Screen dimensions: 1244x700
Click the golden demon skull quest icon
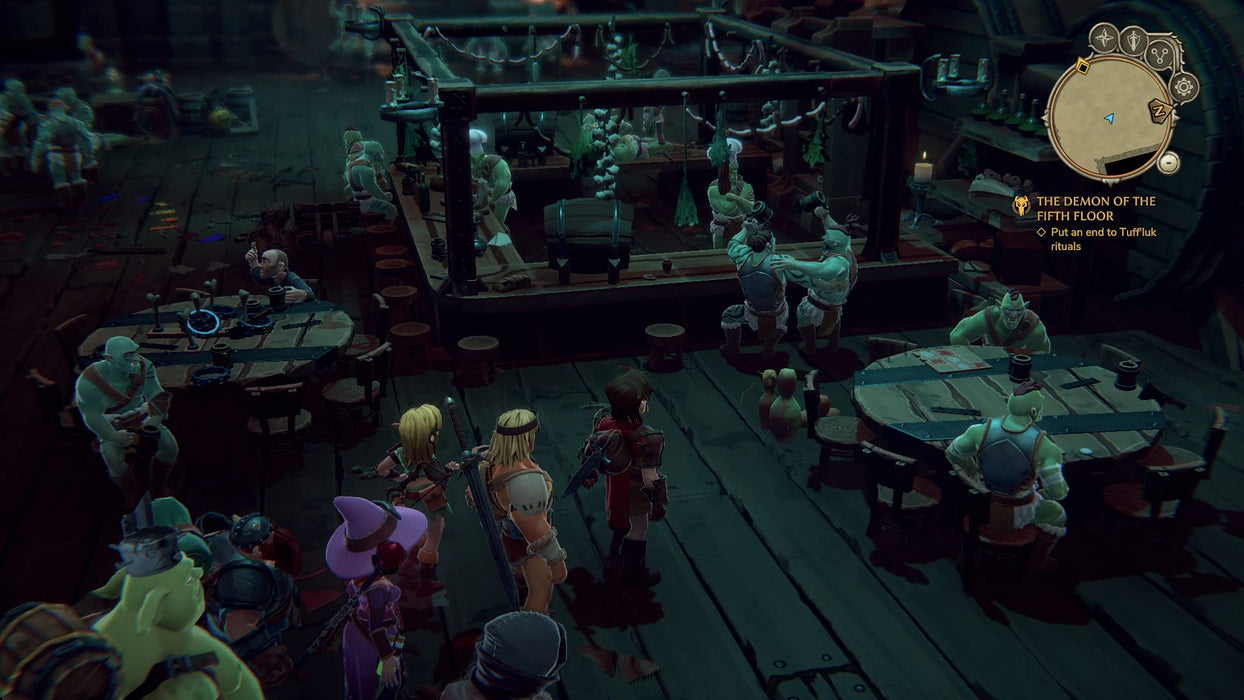(x=1021, y=206)
